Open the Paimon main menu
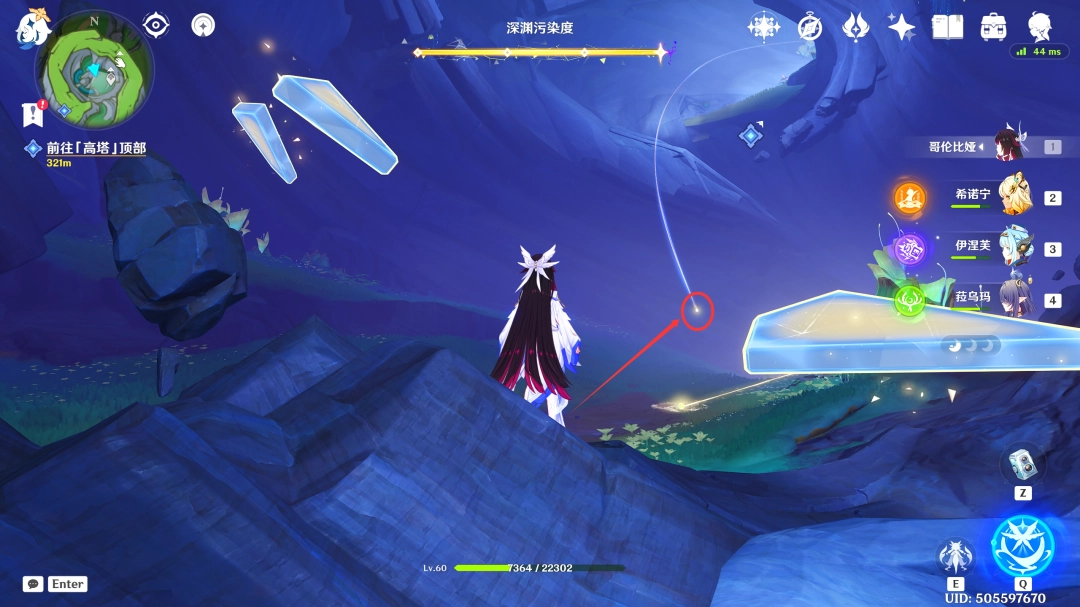Viewport: 1080px width, 607px height. (33, 28)
